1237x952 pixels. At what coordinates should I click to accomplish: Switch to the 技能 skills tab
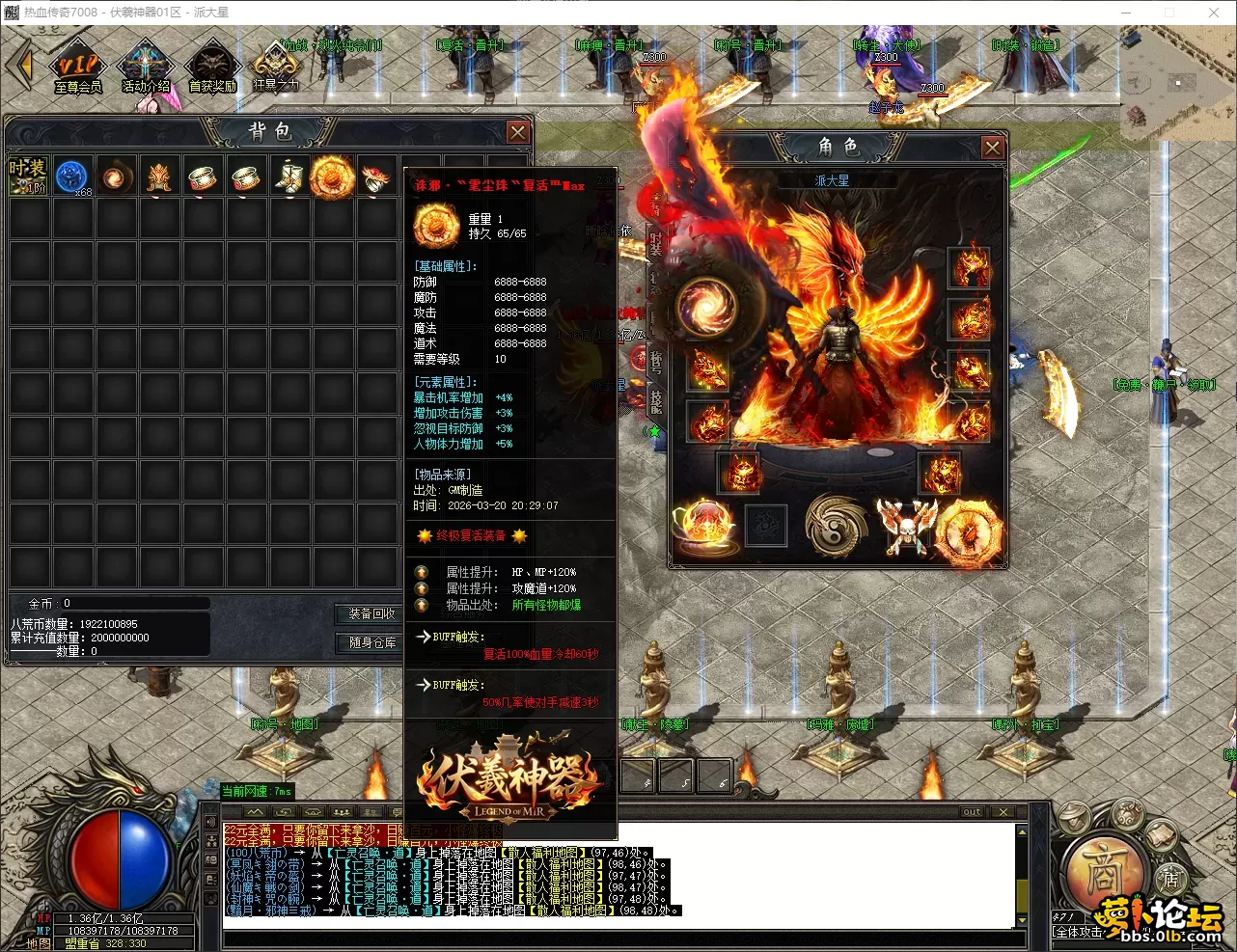tap(656, 401)
